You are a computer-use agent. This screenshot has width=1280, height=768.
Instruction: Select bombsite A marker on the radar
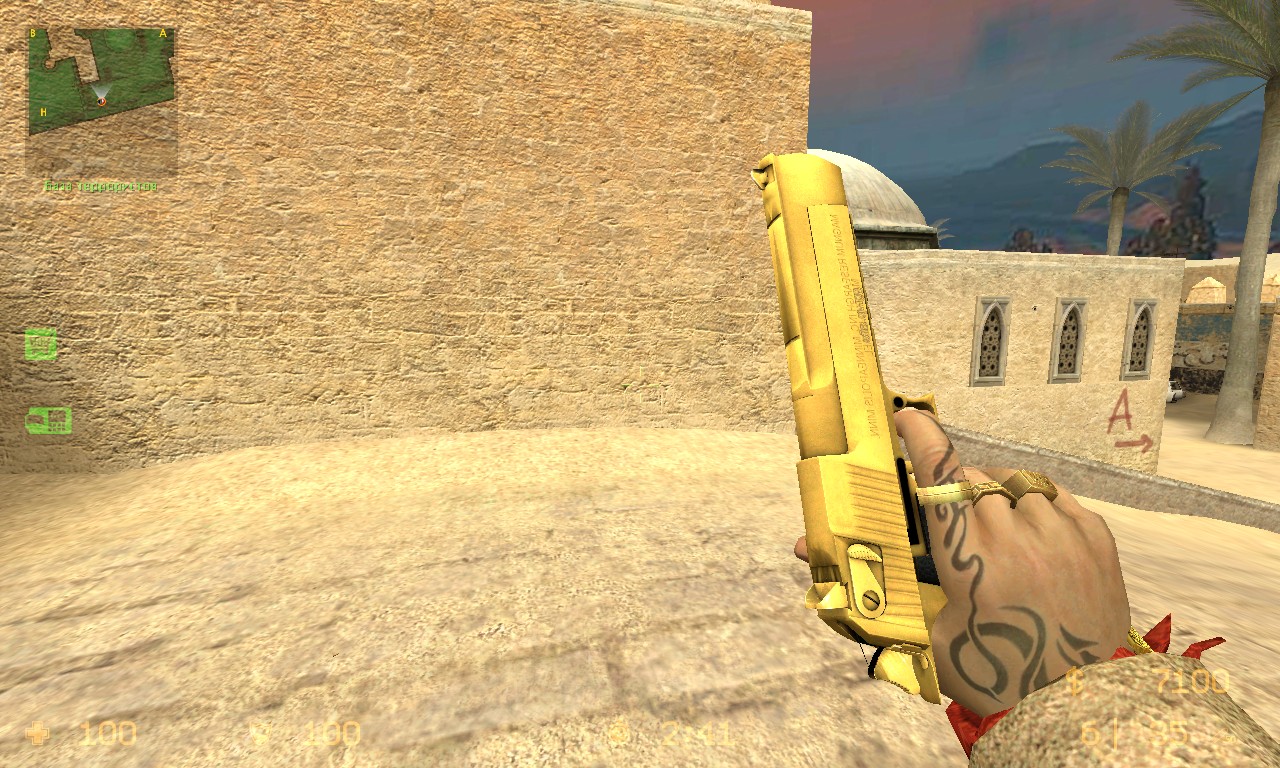pos(163,33)
